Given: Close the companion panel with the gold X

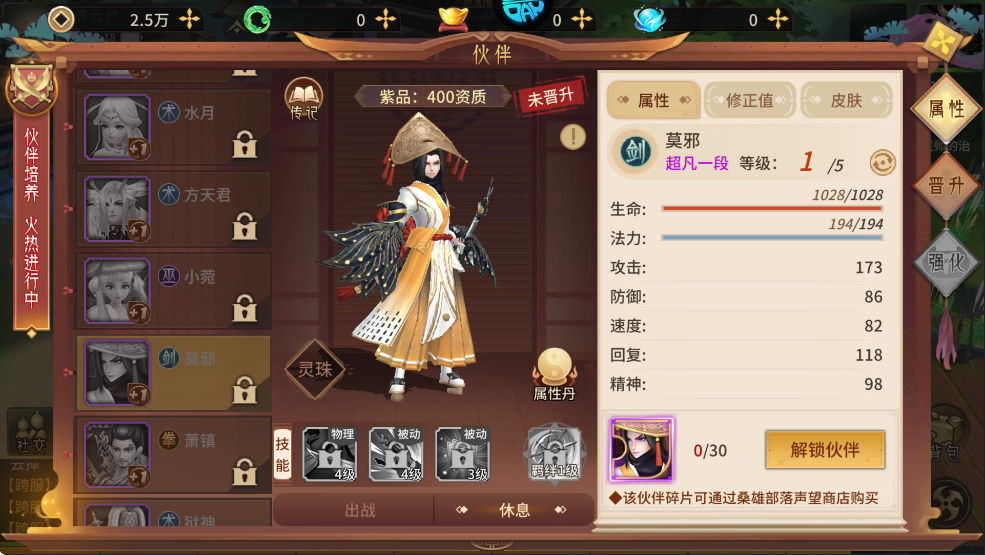Looking at the screenshot, I should point(942,41).
